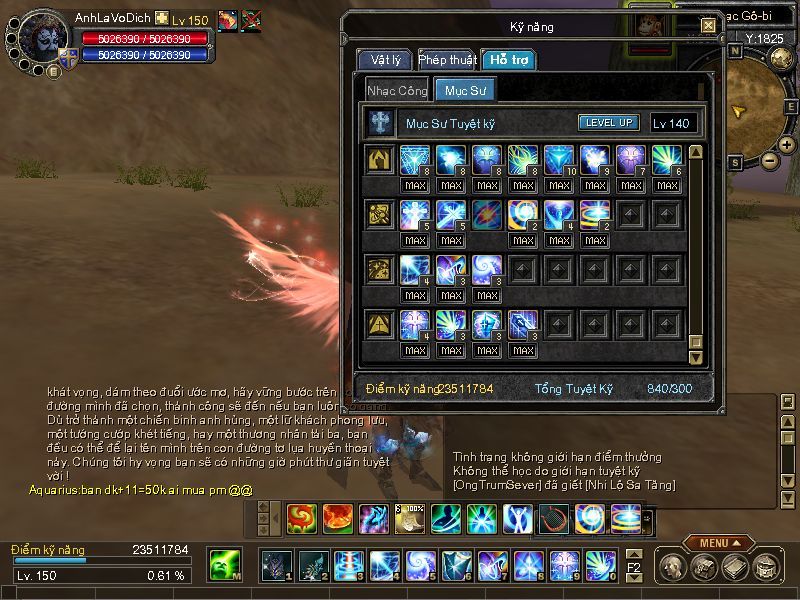Switch to the Vật lý tab
The image size is (800, 600).
tap(385, 60)
